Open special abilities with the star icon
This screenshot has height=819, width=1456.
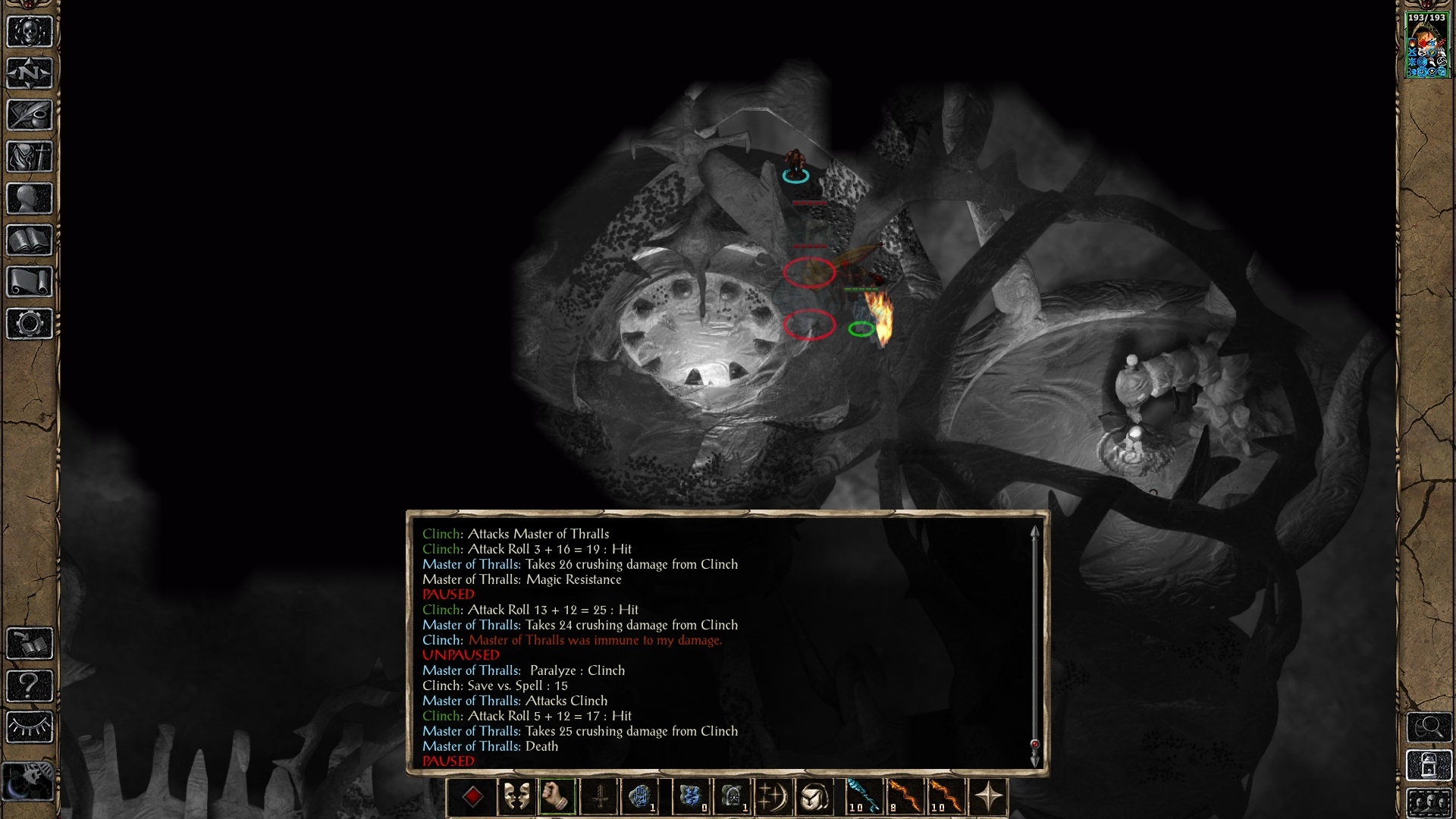[989, 797]
